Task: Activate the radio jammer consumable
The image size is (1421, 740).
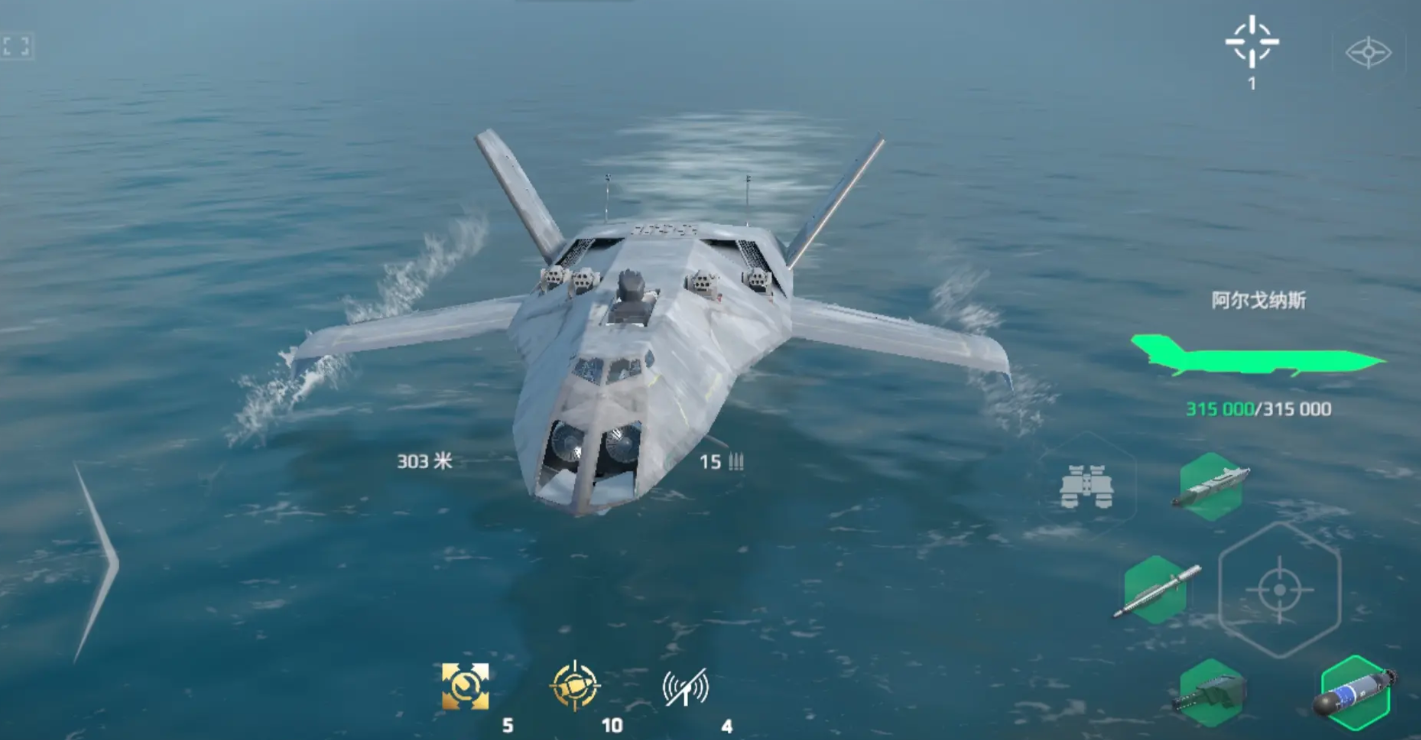Action: click(x=683, y=683)
